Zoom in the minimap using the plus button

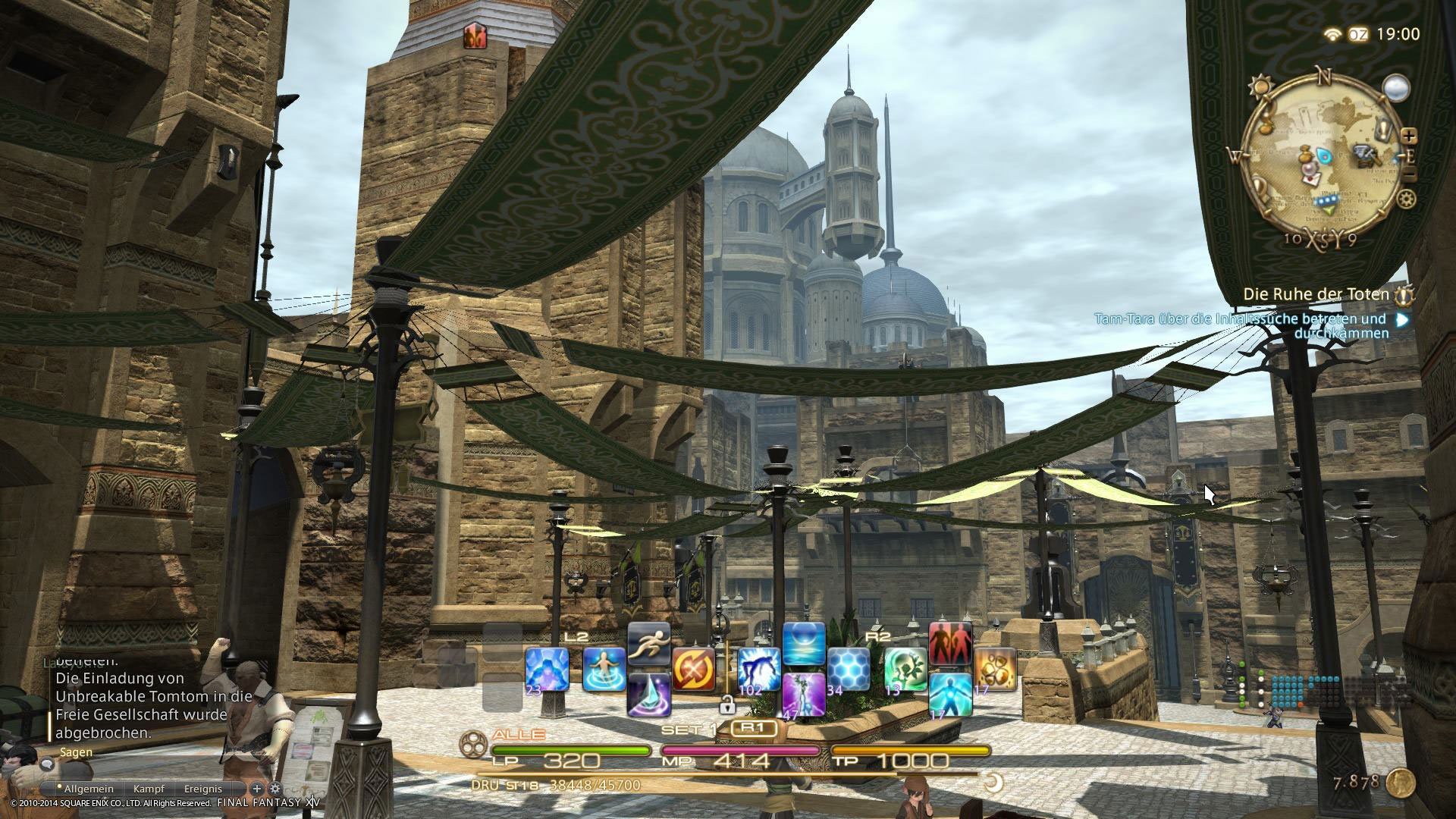pos(1410,135)
